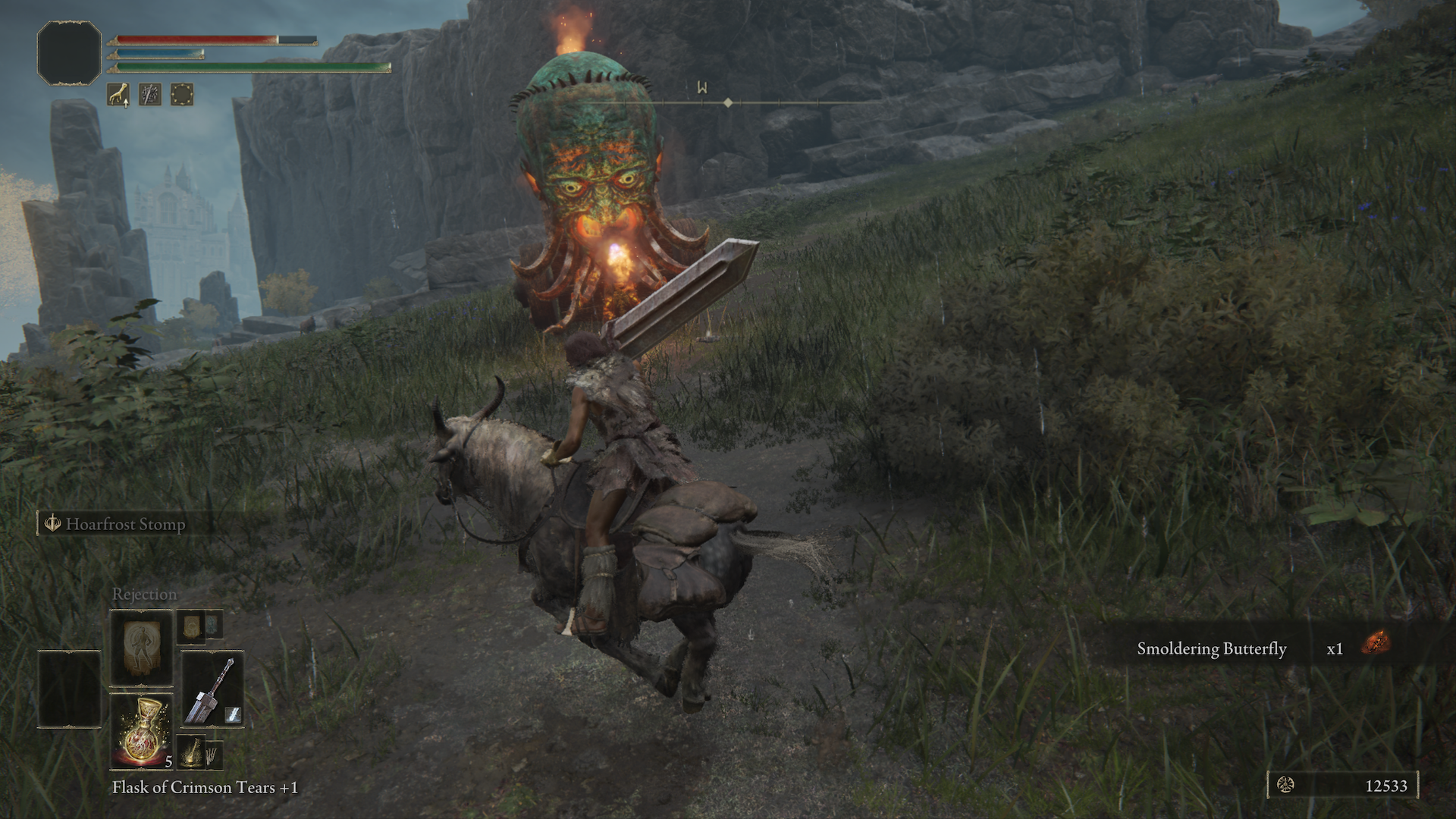Click the empty octagonal portrait frame
Viewport: 1456px width, 819px height.
tap(69, 52)
